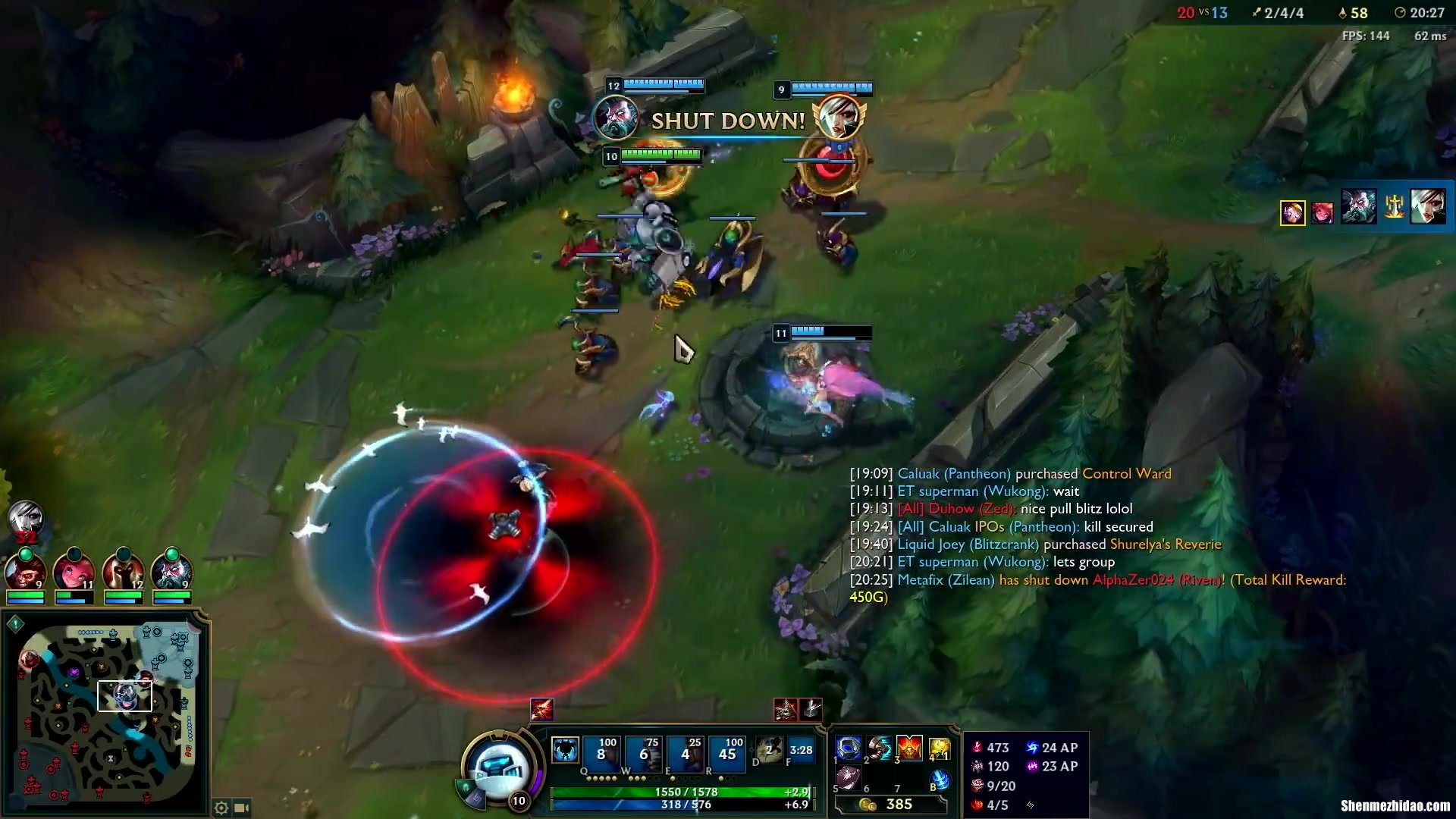Viewport: 1456px width, 819px height.
Task: Use the yellow trinket in slot 4
Action: click(940, 748)
